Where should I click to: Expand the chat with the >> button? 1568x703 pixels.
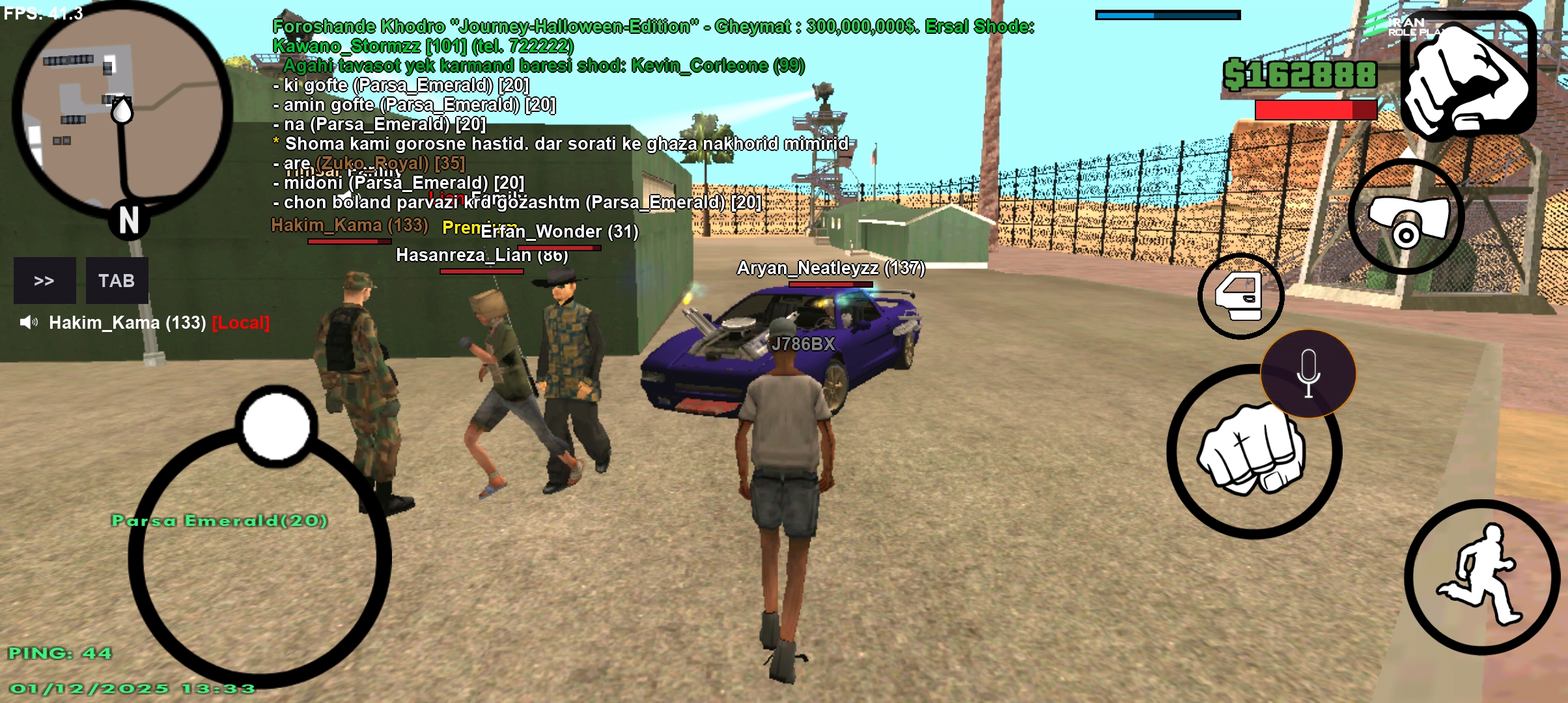tap(43, 280)
